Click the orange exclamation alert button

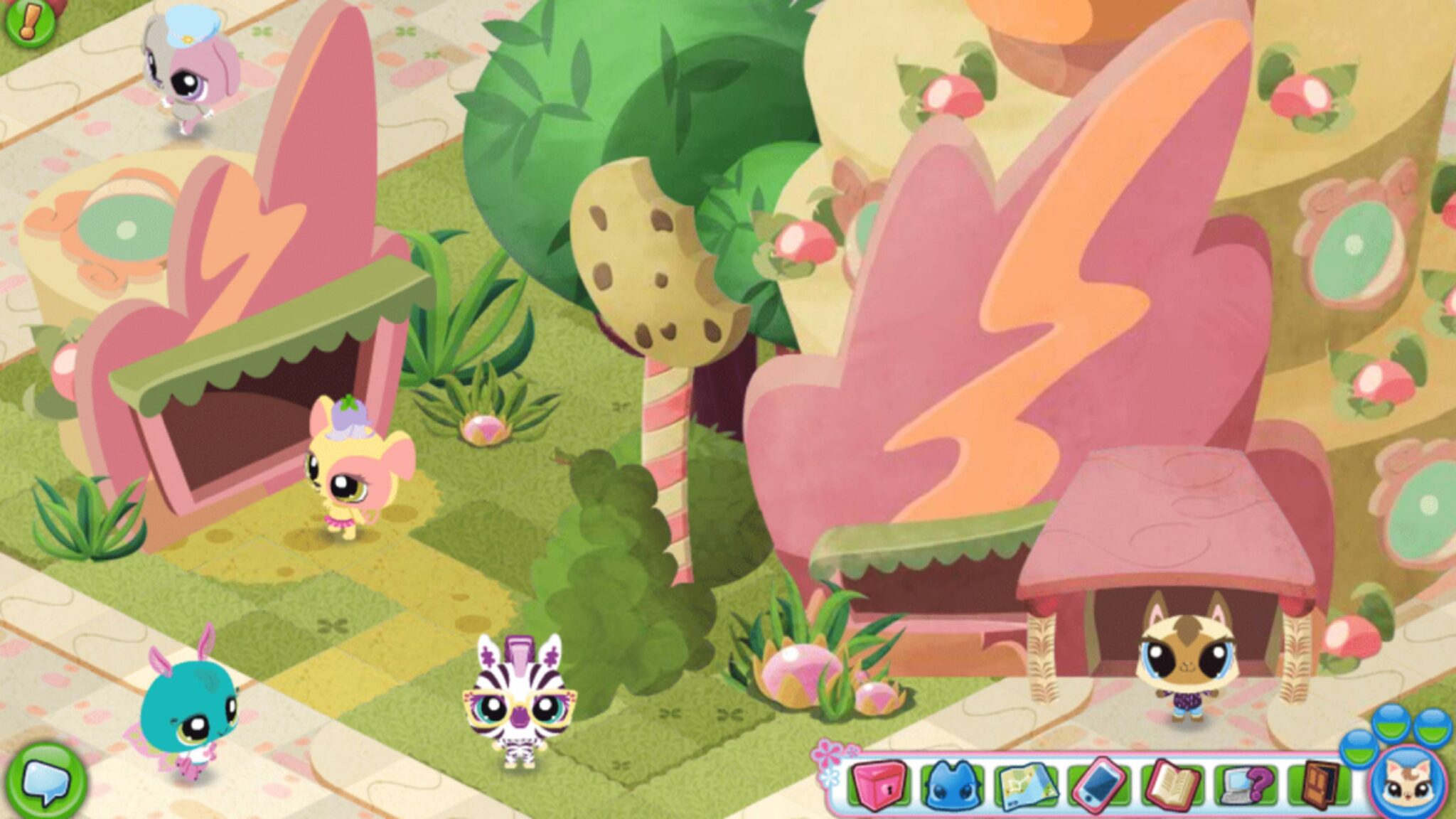[x=28, y=23]
